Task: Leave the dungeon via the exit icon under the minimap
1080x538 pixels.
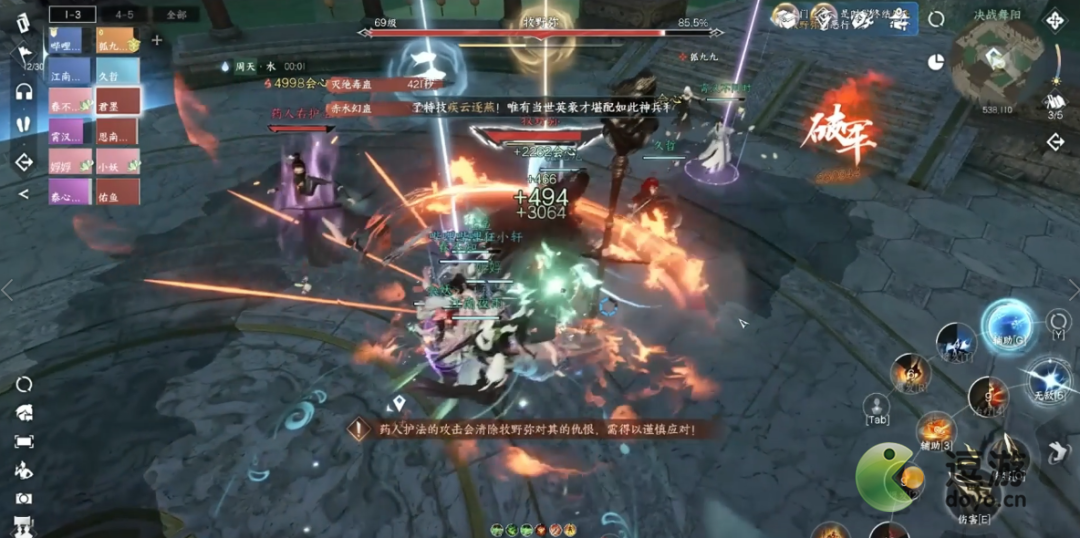Action: 1055,142
